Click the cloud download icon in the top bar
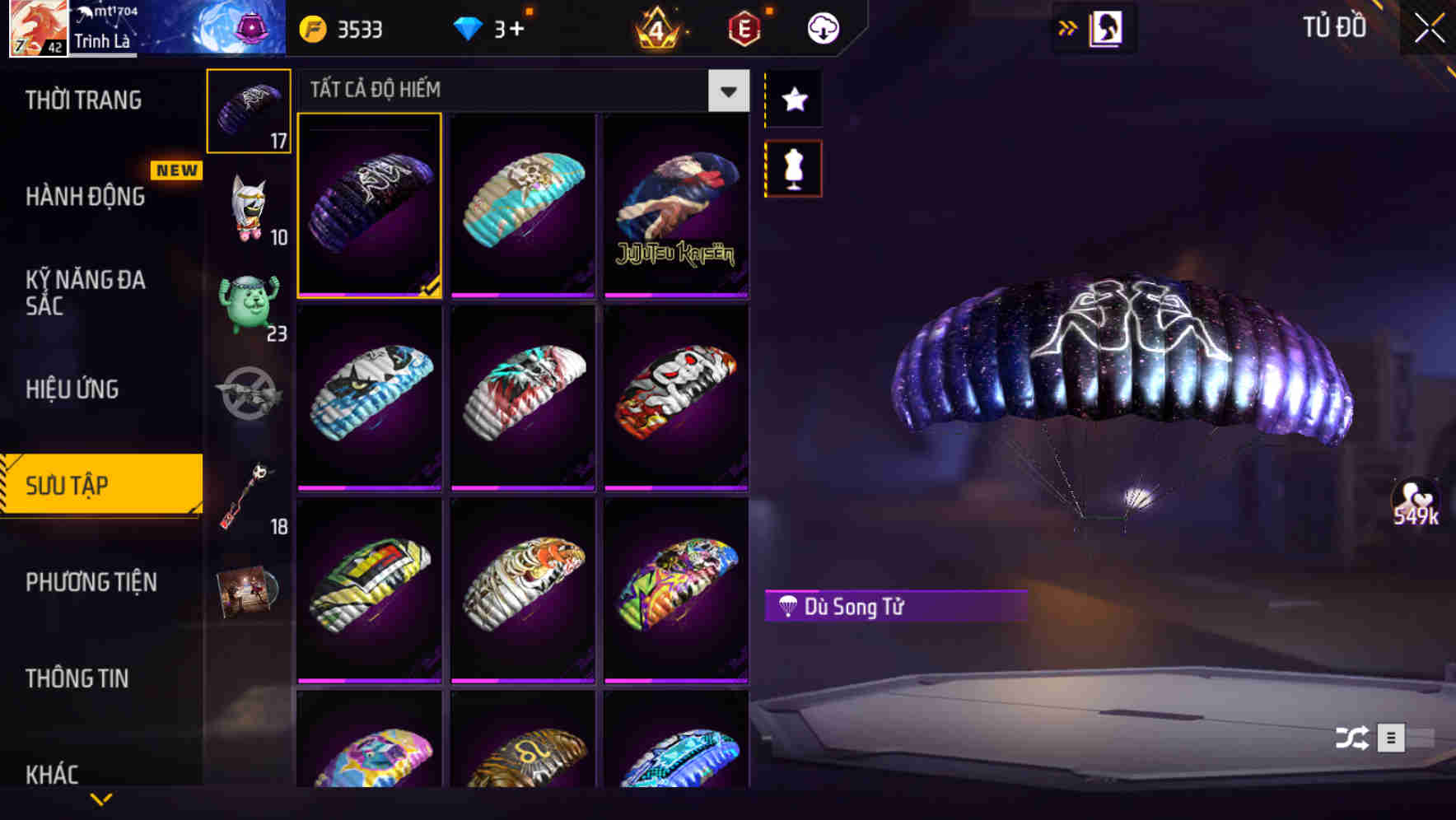The image size is (1456, 820). (x=822, y=27)
